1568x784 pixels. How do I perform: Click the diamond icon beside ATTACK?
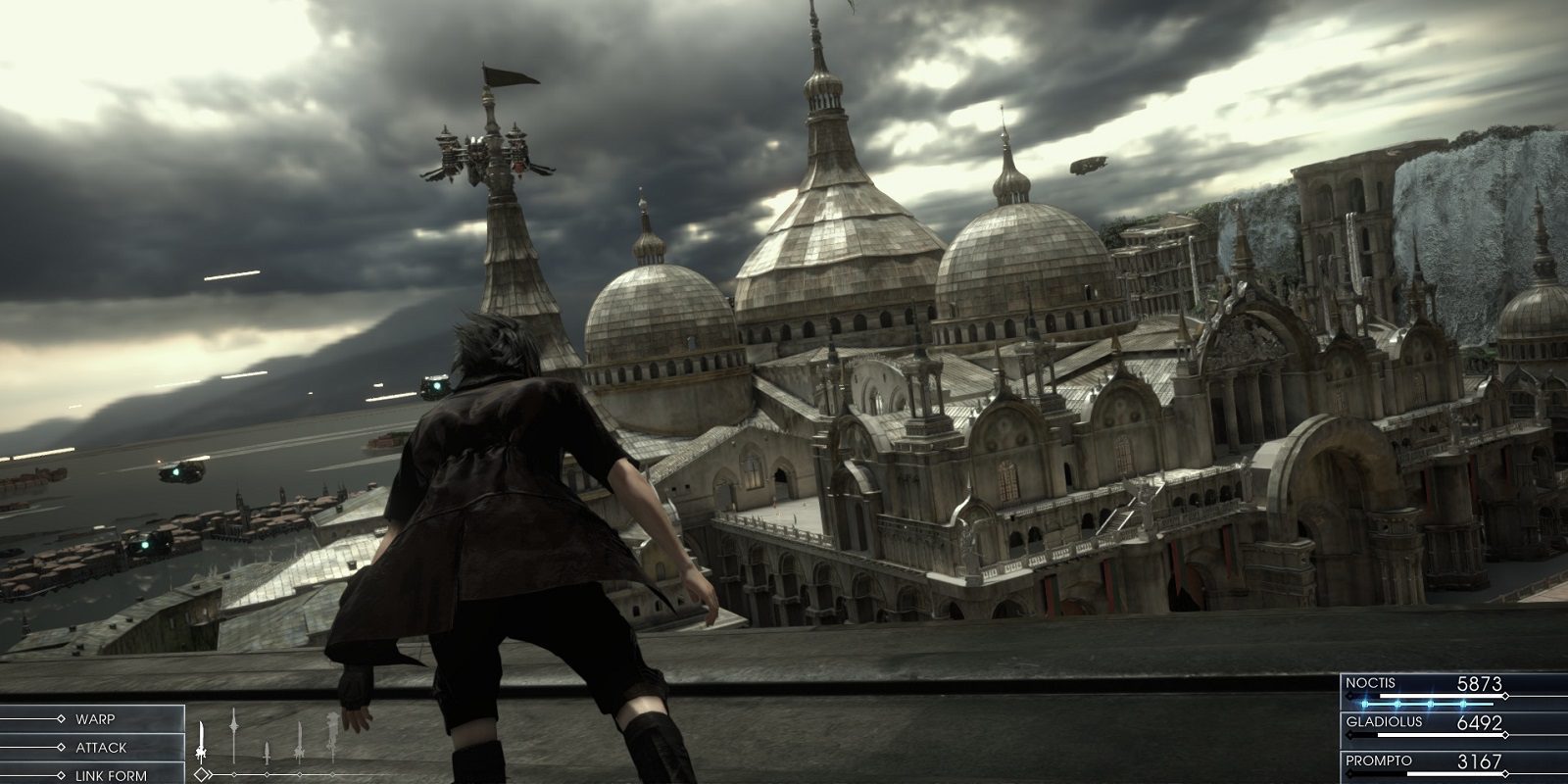(x=61, y=746)
